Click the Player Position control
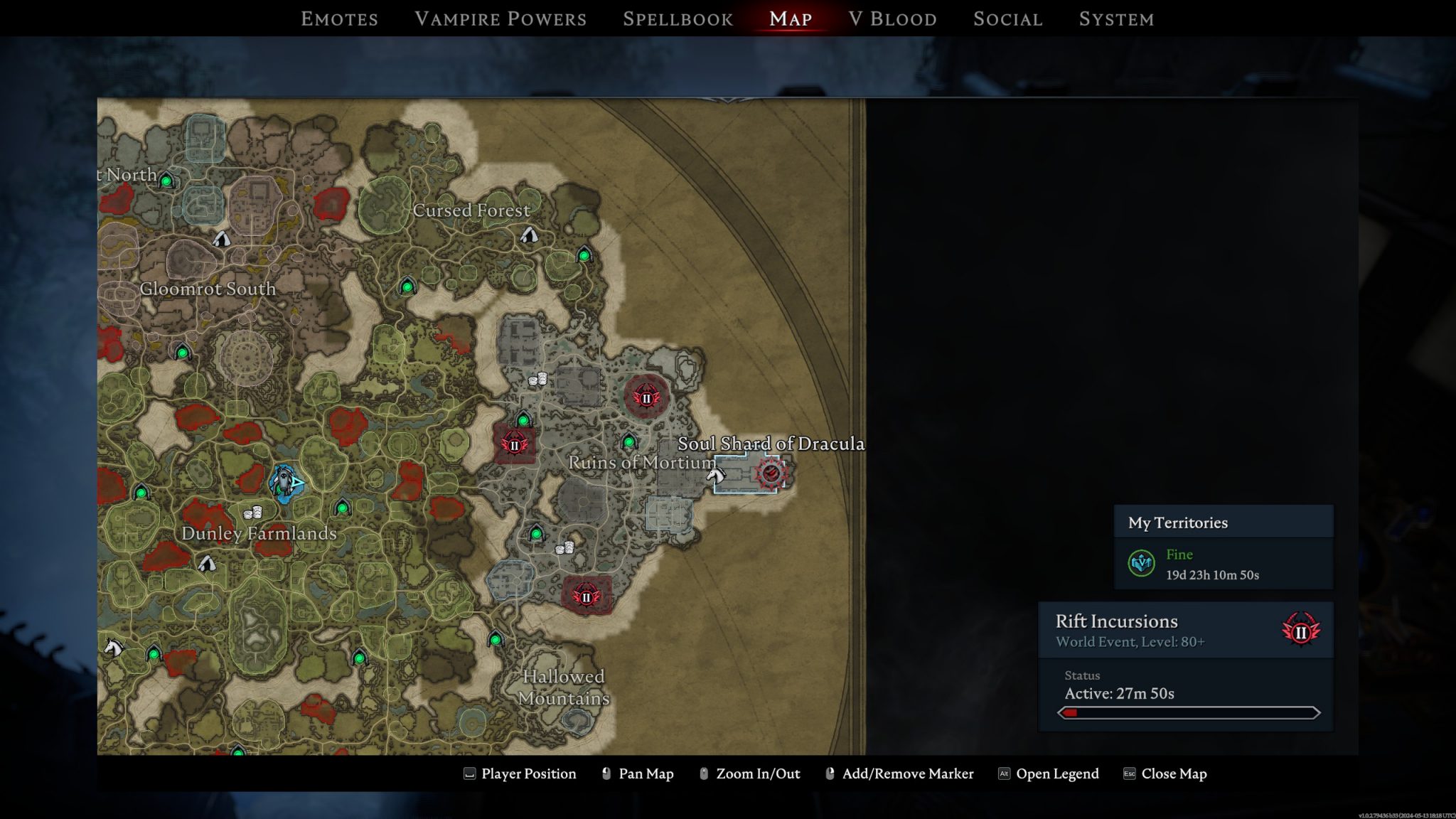This screenshot has width=1456, height=819. click(x=528, y=773)
